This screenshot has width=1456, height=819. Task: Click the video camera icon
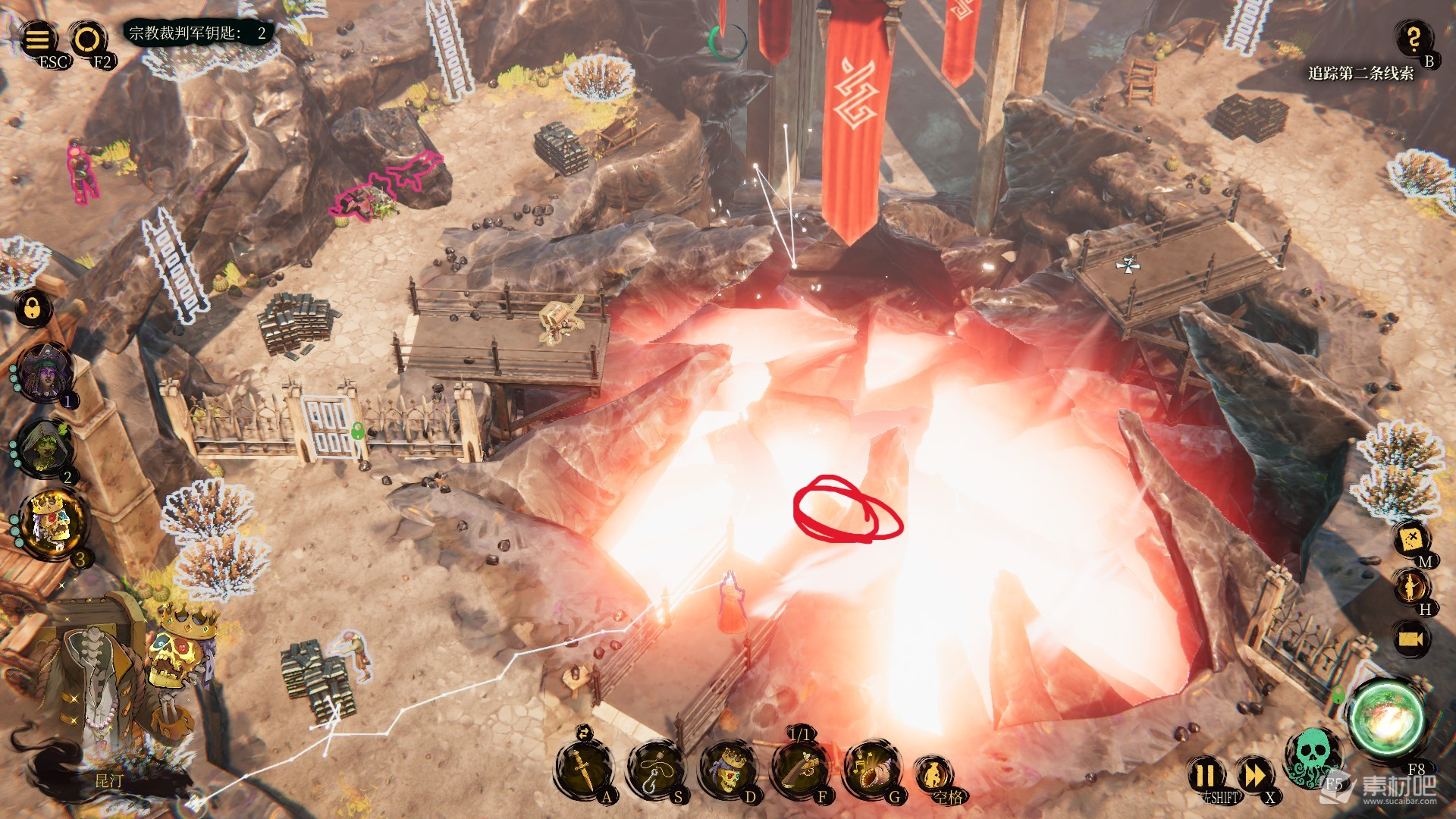pyautogui.click(x=1412, y=639)
